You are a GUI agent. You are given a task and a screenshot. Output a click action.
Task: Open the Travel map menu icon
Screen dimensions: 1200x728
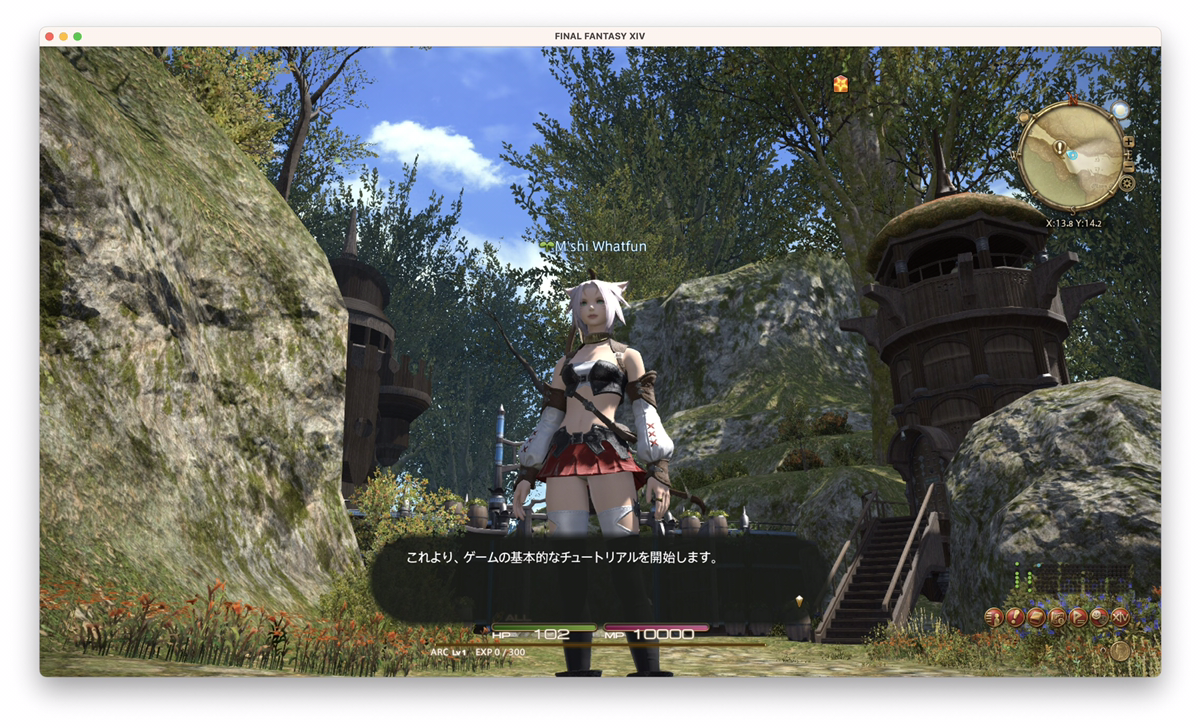(1057, 617)
